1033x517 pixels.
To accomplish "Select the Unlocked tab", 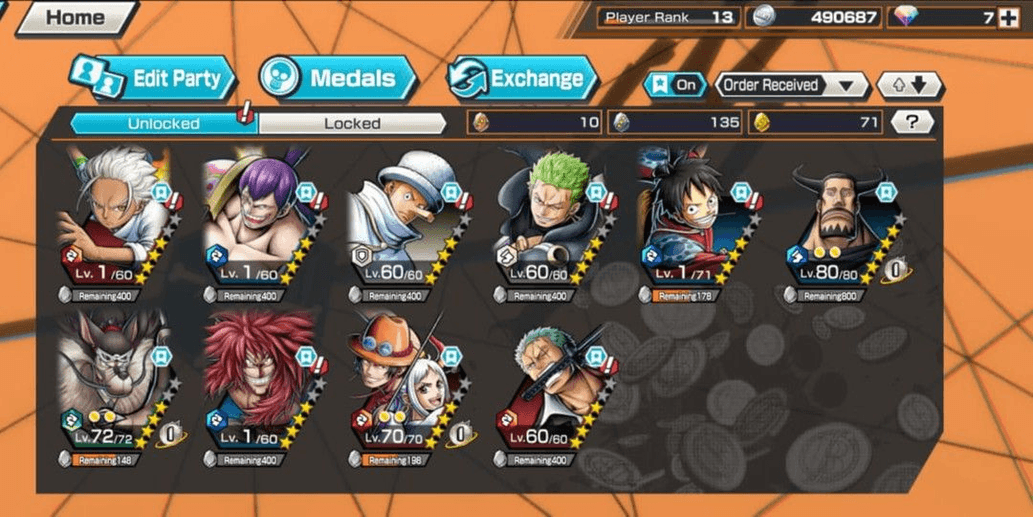I will pyautogui.click(x=163, y=124).
